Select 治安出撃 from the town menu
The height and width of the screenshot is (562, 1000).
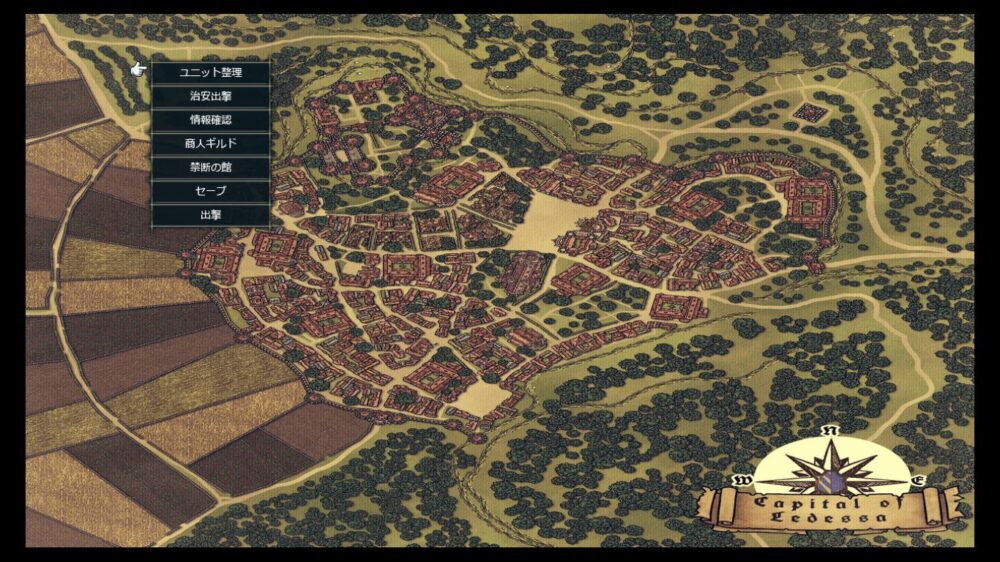[x=210, y=97]
